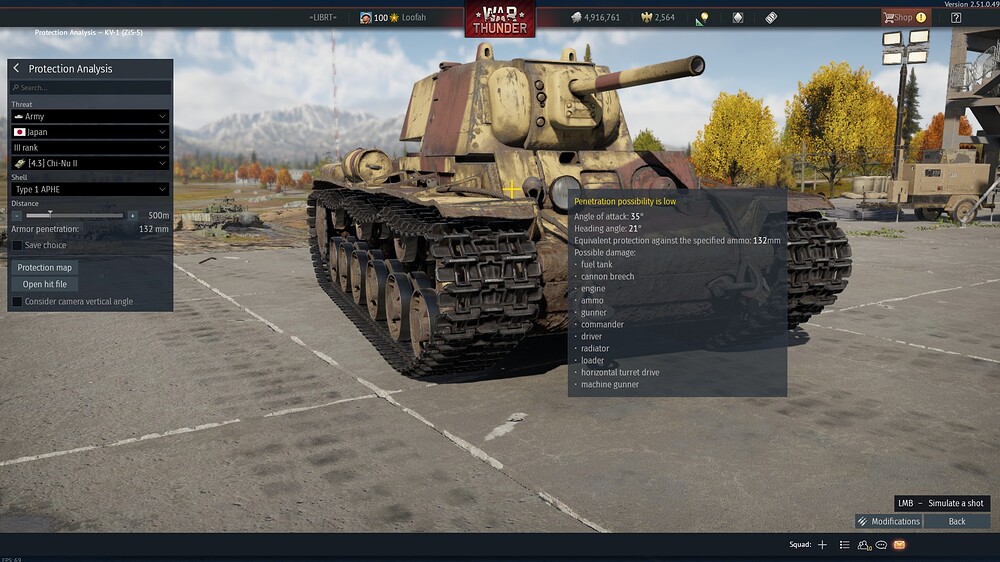This screenshot has width=1000, height=562.
Task: Increase distance with the plus button
Action: 132,215
